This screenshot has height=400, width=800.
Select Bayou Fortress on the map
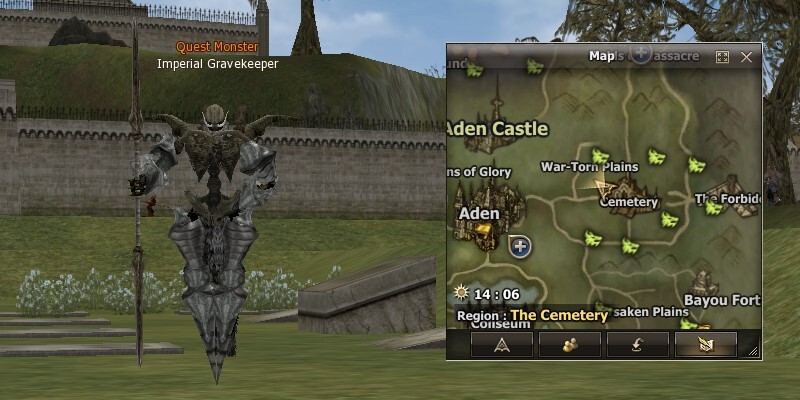click(720, 299)
